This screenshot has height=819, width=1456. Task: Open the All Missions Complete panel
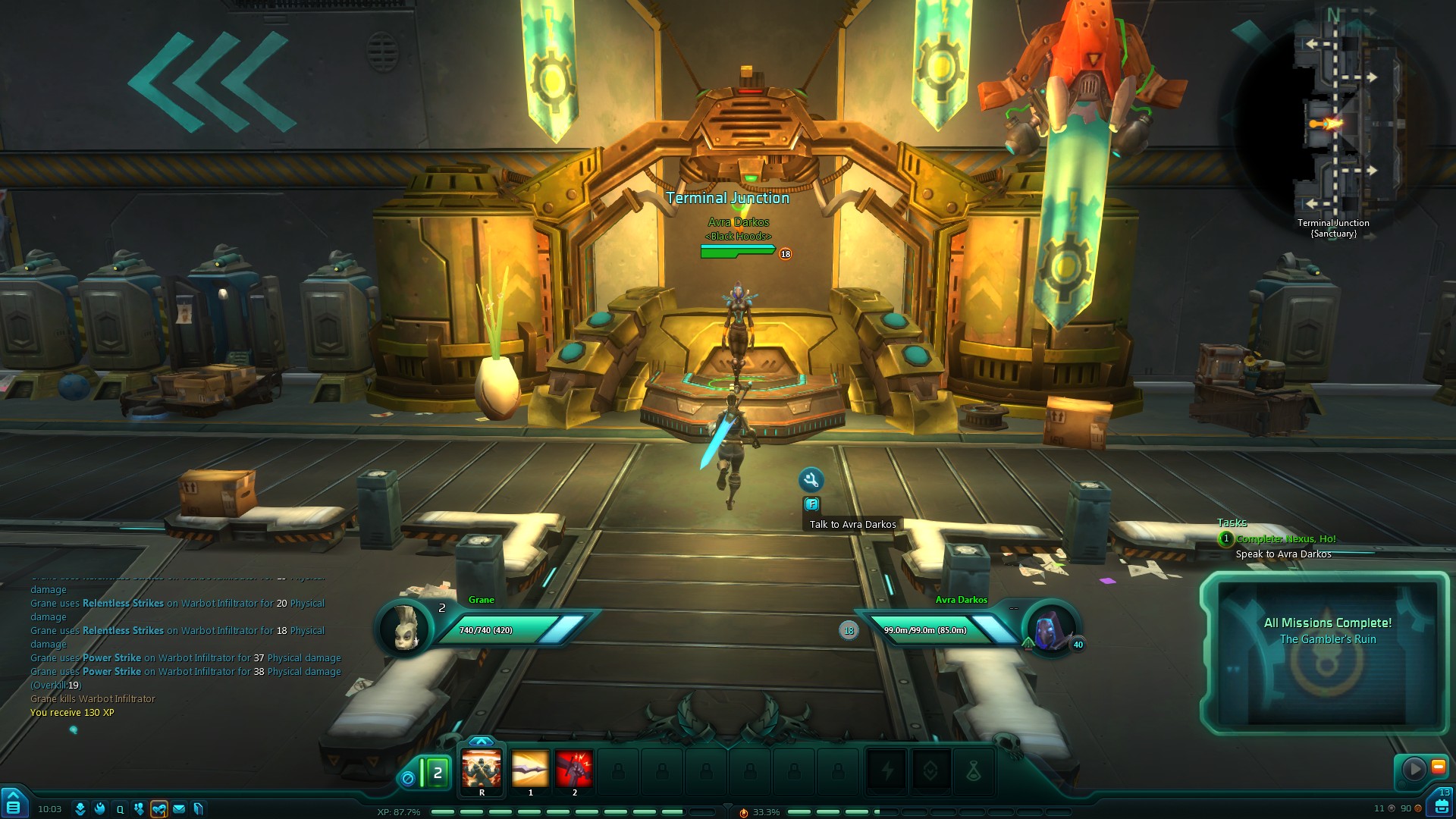coord(1326,652)
